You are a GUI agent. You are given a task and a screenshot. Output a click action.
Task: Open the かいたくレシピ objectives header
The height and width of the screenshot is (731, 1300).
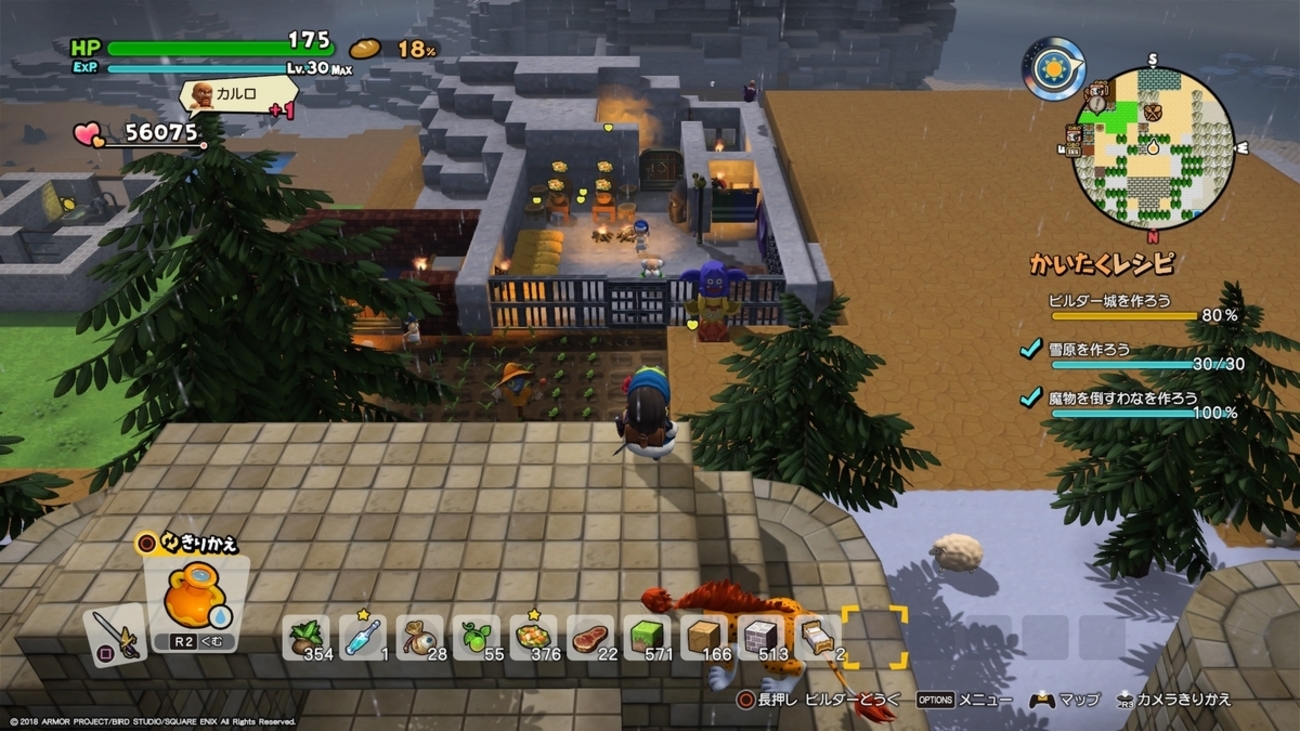point(1101,264)
